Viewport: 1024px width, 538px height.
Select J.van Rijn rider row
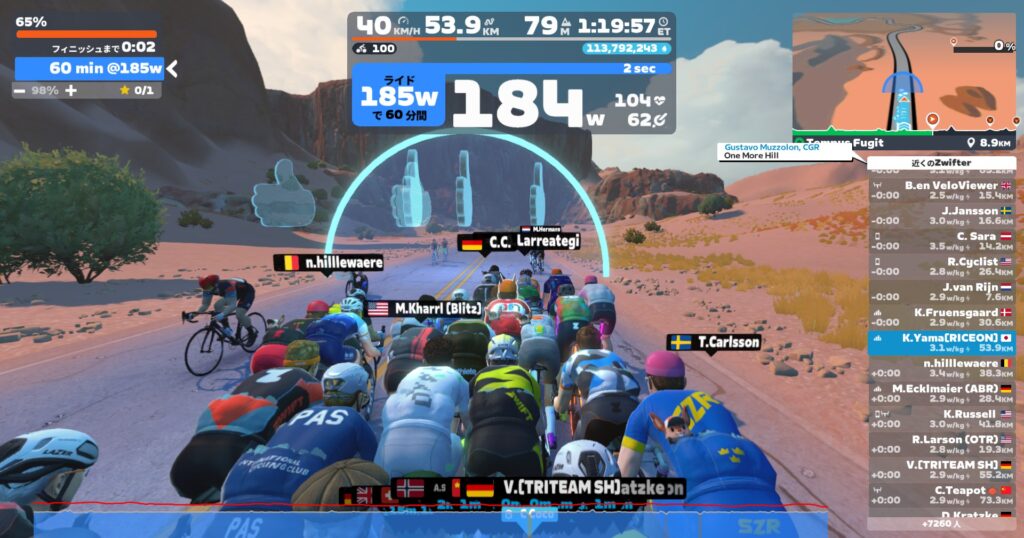[942, 292]
